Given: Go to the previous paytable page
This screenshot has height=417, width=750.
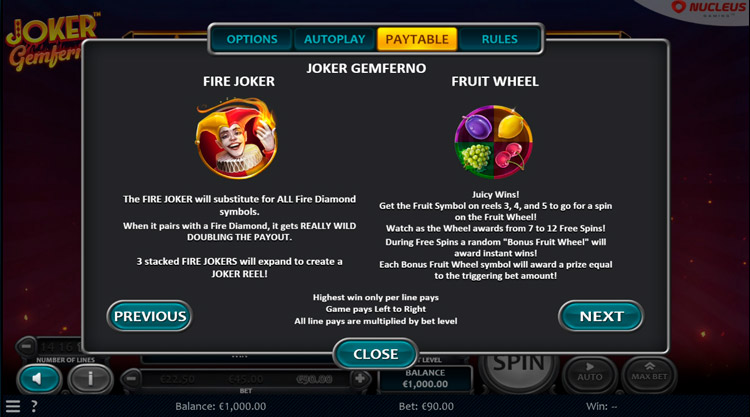Looking at the screenshot, I should (150, 316).
